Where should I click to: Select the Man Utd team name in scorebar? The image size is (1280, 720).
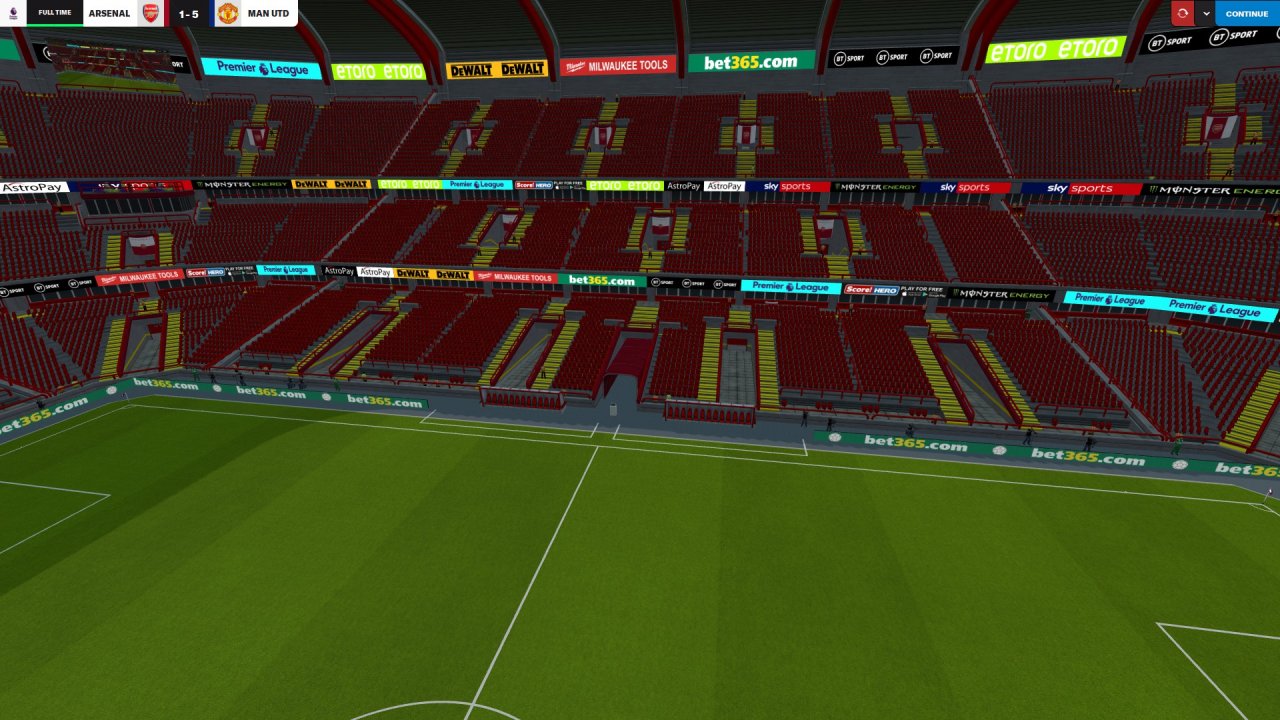click(x=268, y=14)
